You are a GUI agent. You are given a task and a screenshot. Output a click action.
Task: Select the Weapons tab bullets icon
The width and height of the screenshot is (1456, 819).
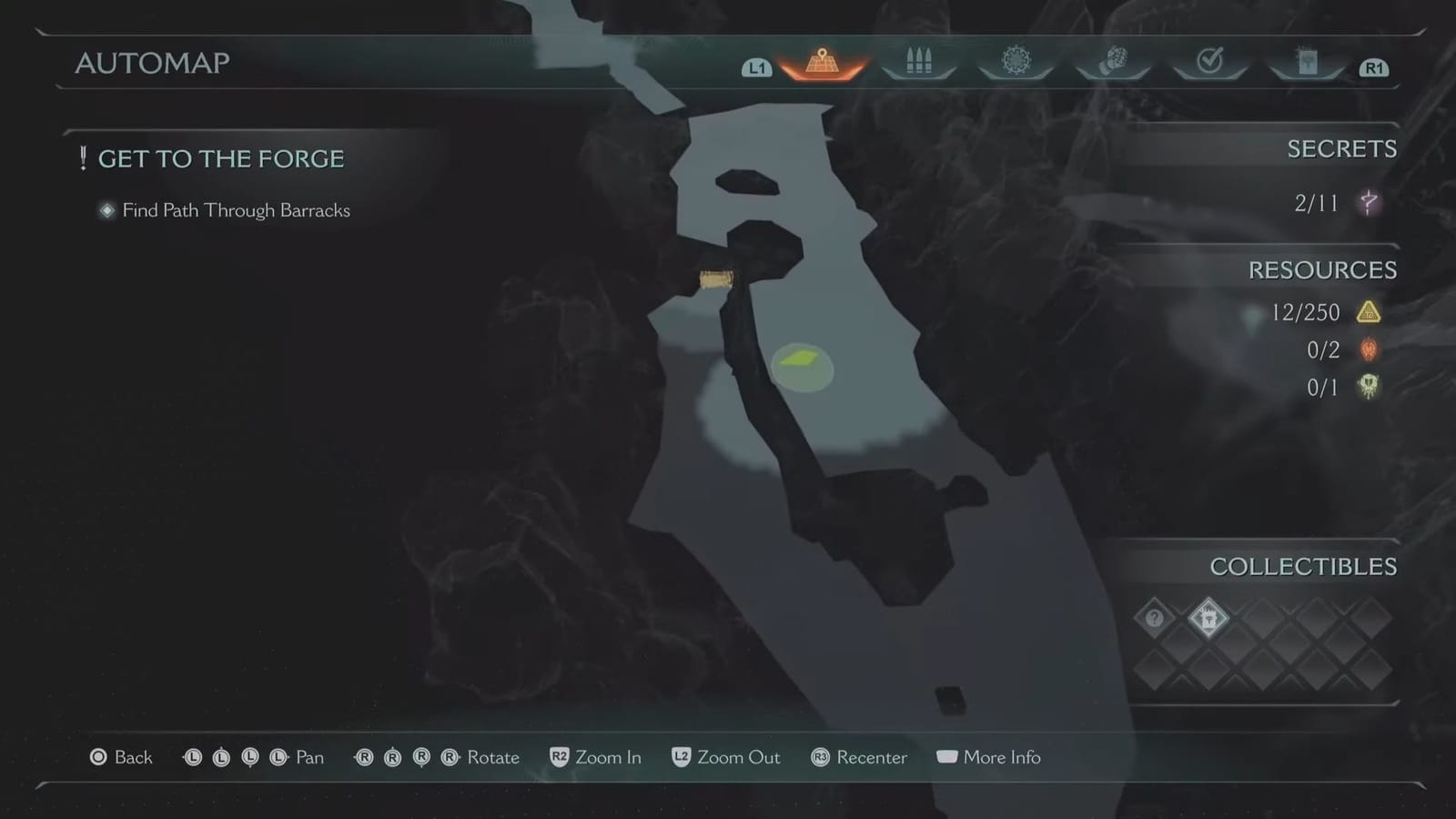coord(919,62)
